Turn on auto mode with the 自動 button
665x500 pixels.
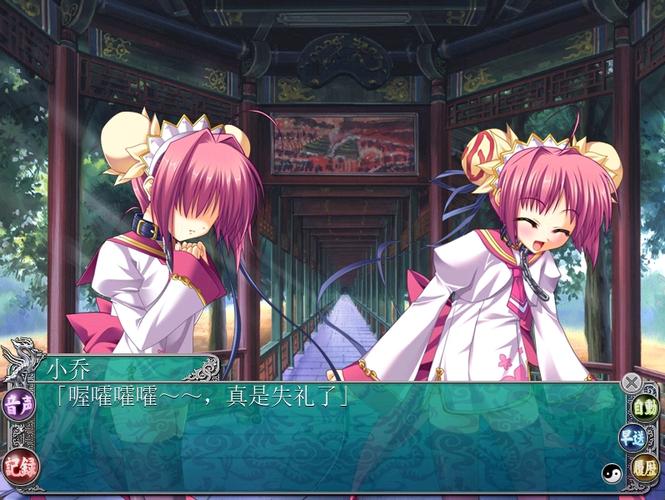[x=645, y=408]
